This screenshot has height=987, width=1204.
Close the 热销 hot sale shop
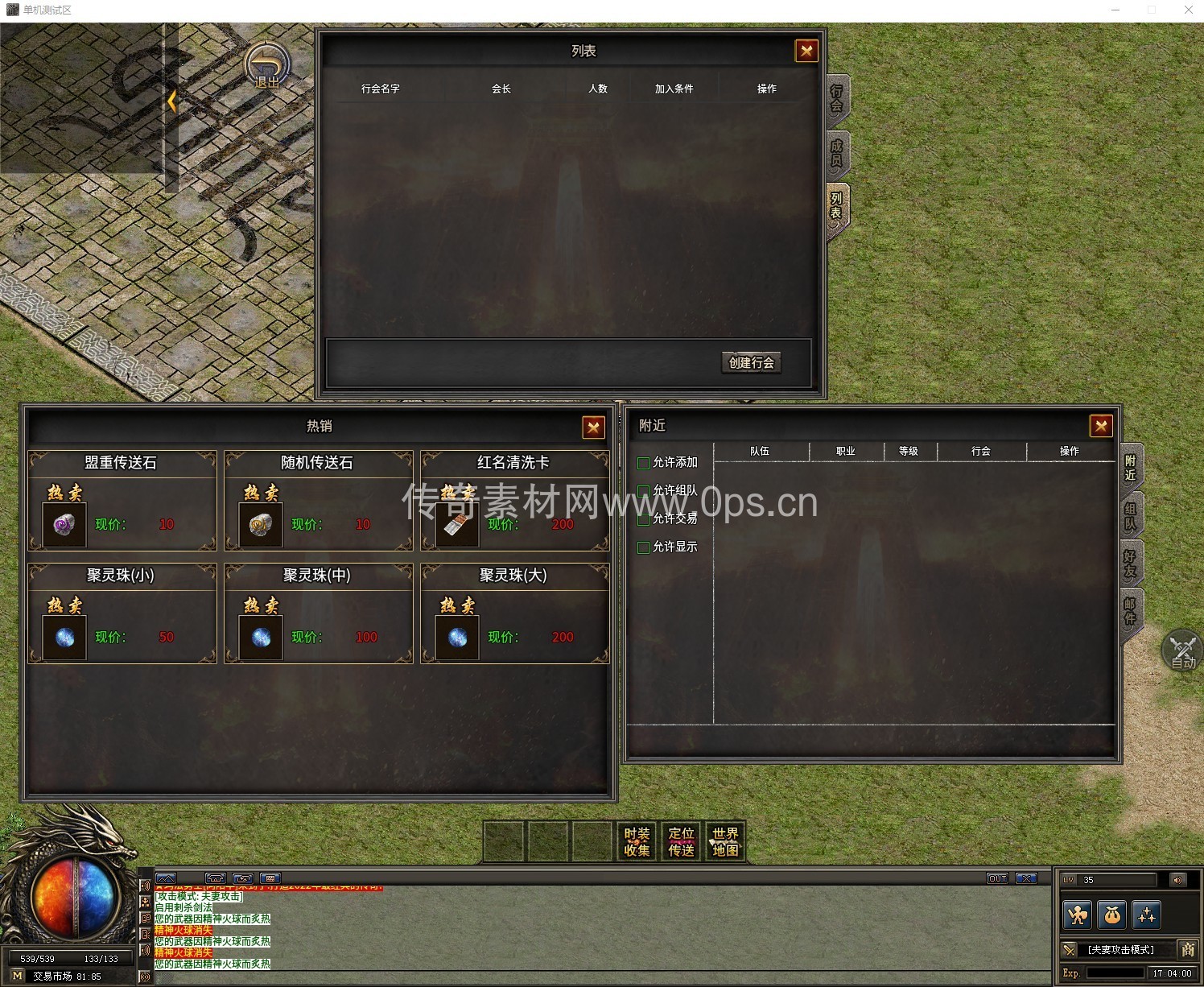[593, 427]
